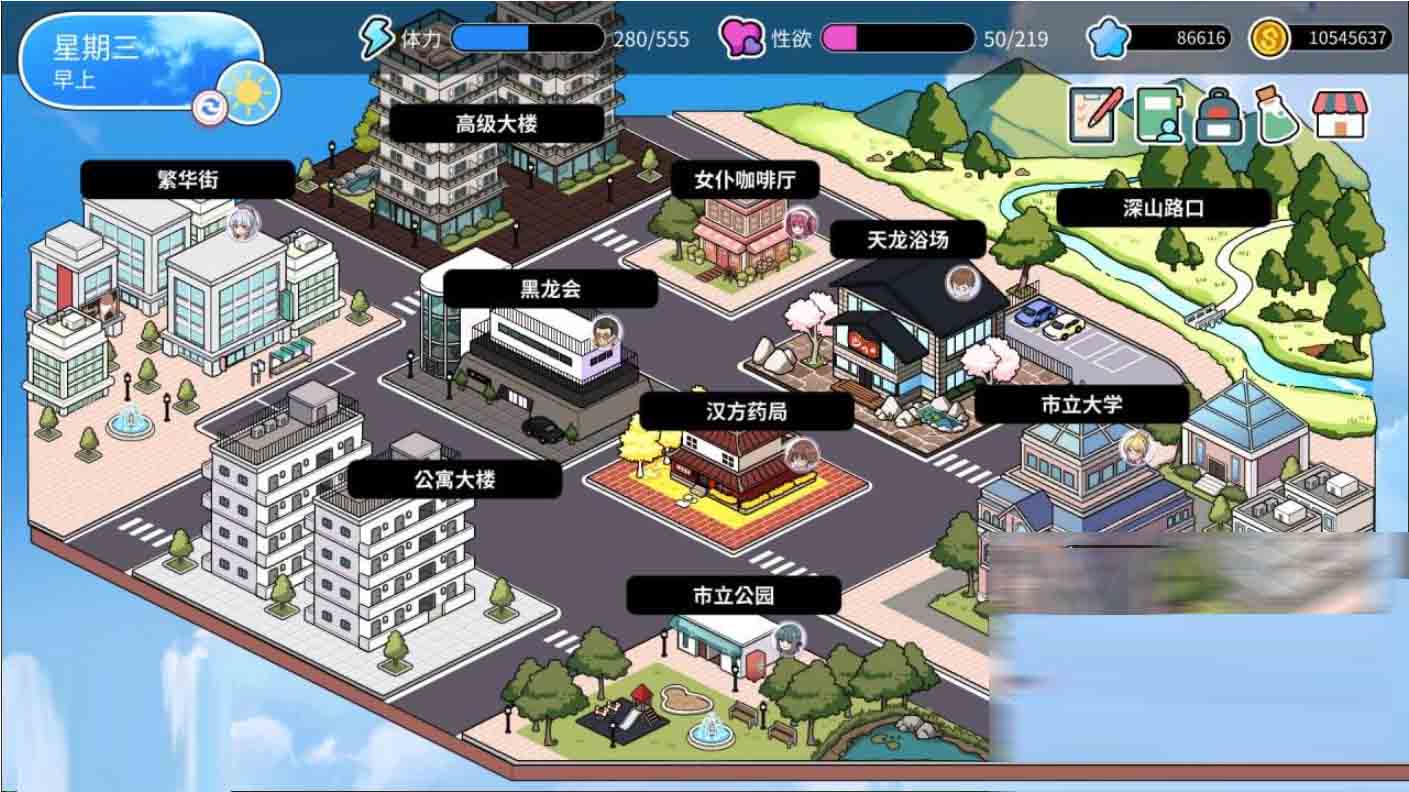Screen dimensions: 1409x792
Task: Click the gold coin money icon
Action: [1268, 37]
